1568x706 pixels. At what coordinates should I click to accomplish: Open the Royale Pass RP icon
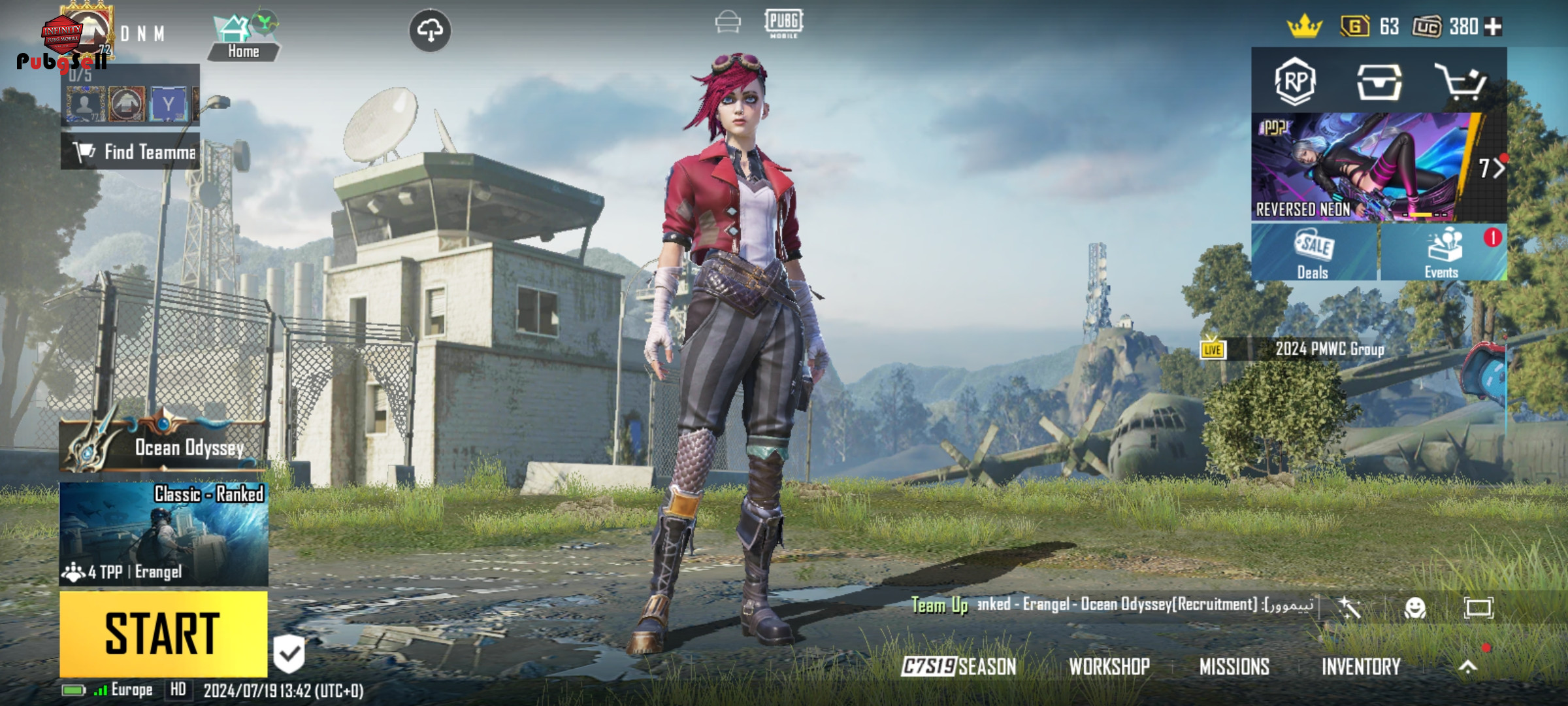[x=1295, y=82]
